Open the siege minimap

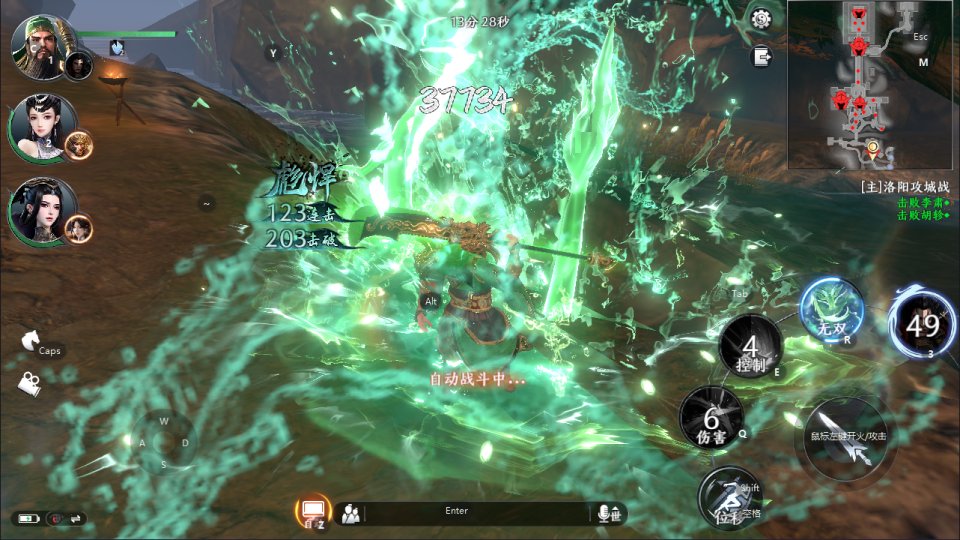(x=871, y=84)
